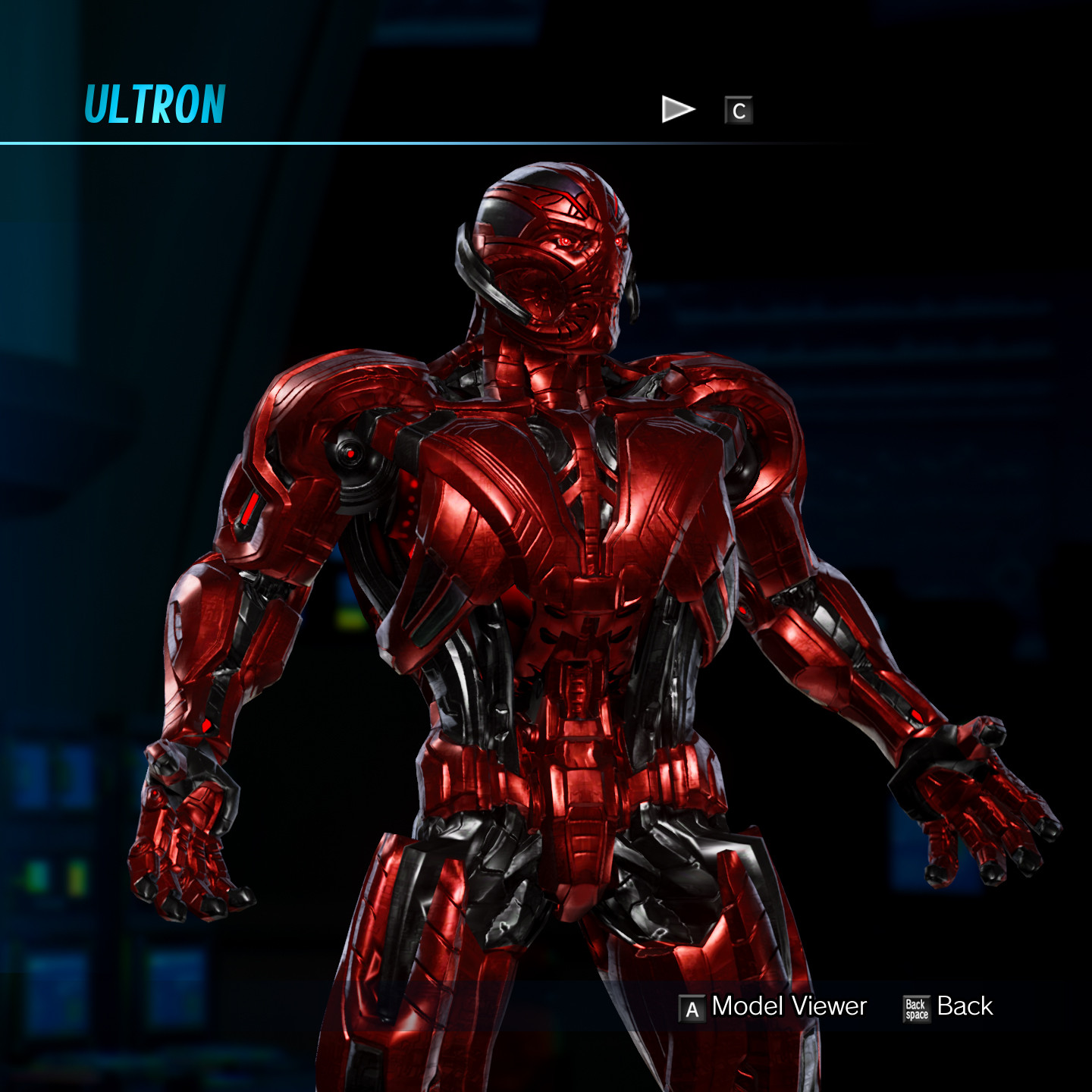1092x1092 pixels.
Task: Click Back to return to previous screen
Action: pos(965,1007)
